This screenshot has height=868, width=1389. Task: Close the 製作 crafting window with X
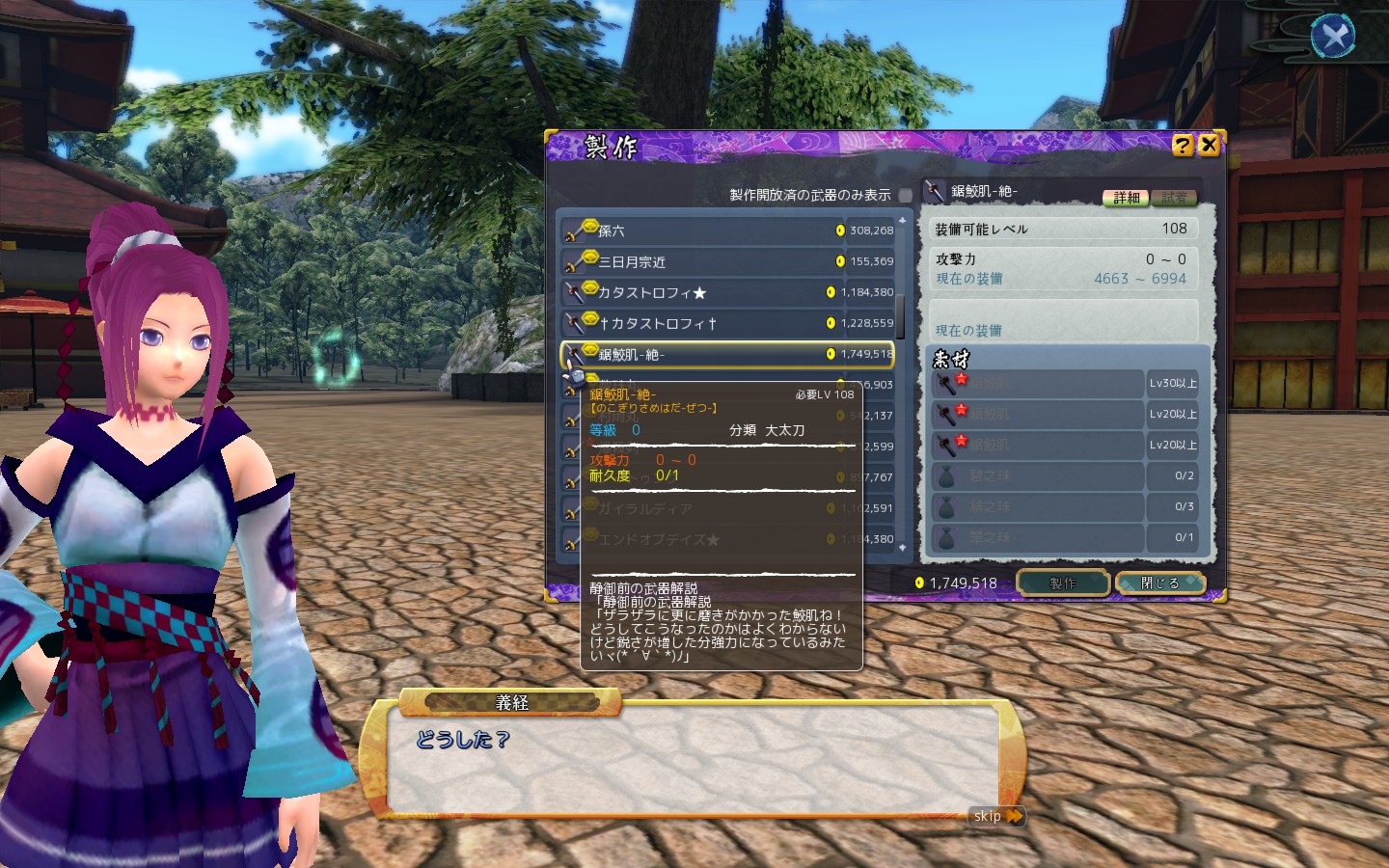pos(1209,145)
